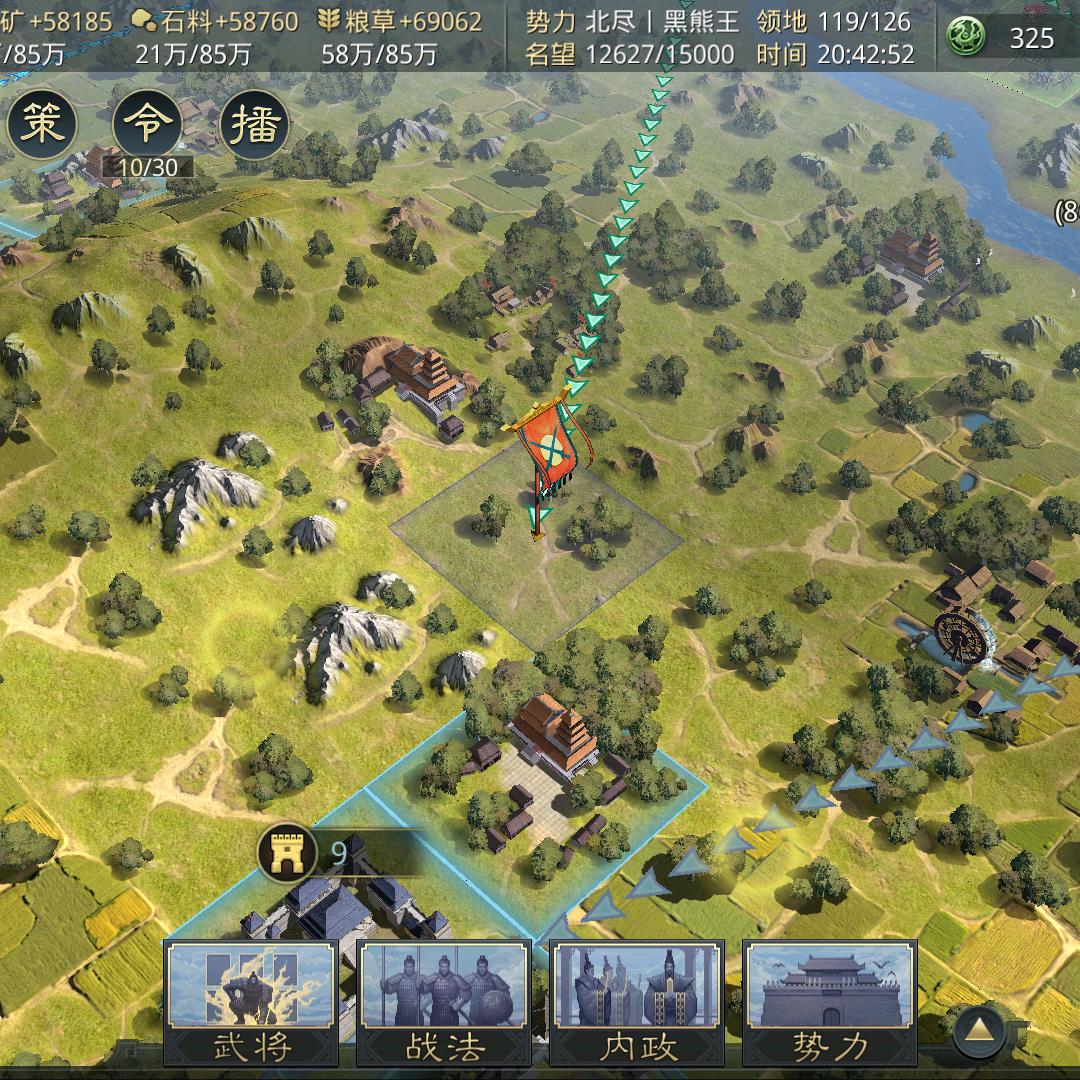Viewport: 1080px width, 1080px height.
Task: Open the 播 broadcast button
Action: coord(253,125)
